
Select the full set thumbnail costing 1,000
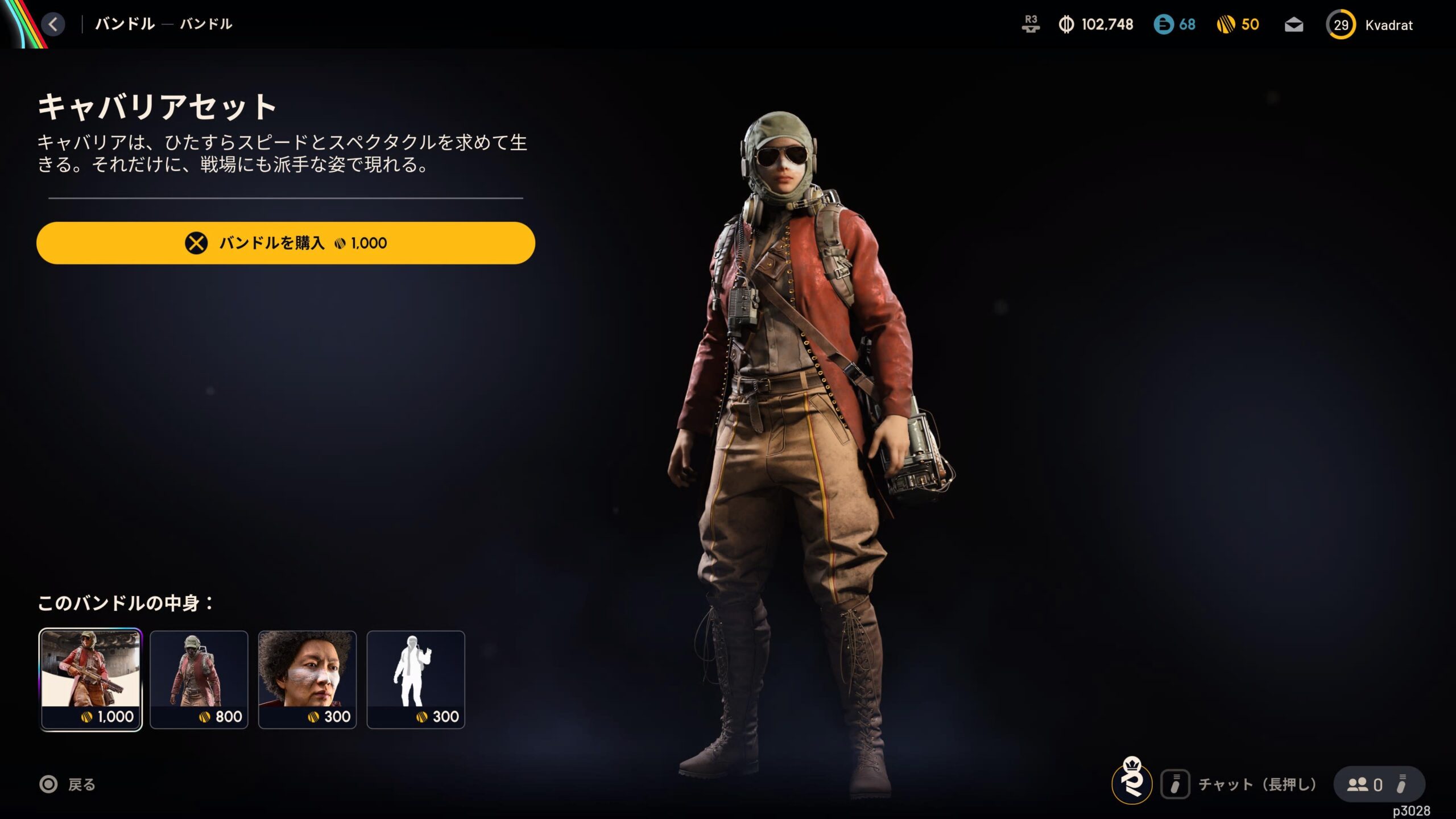[90, 679]
